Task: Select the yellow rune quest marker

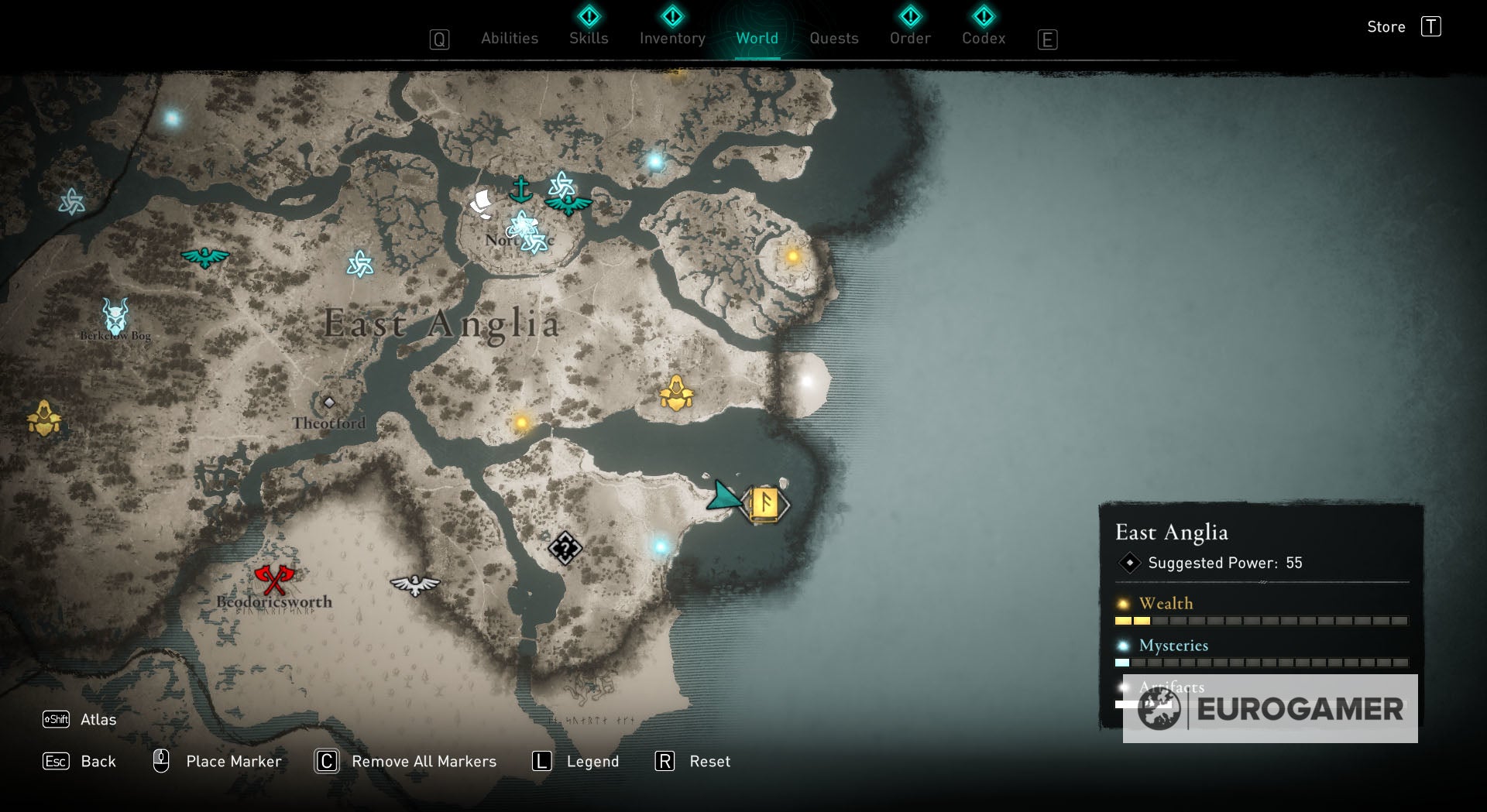Action: pyautogui.click(x=764, y=504)
